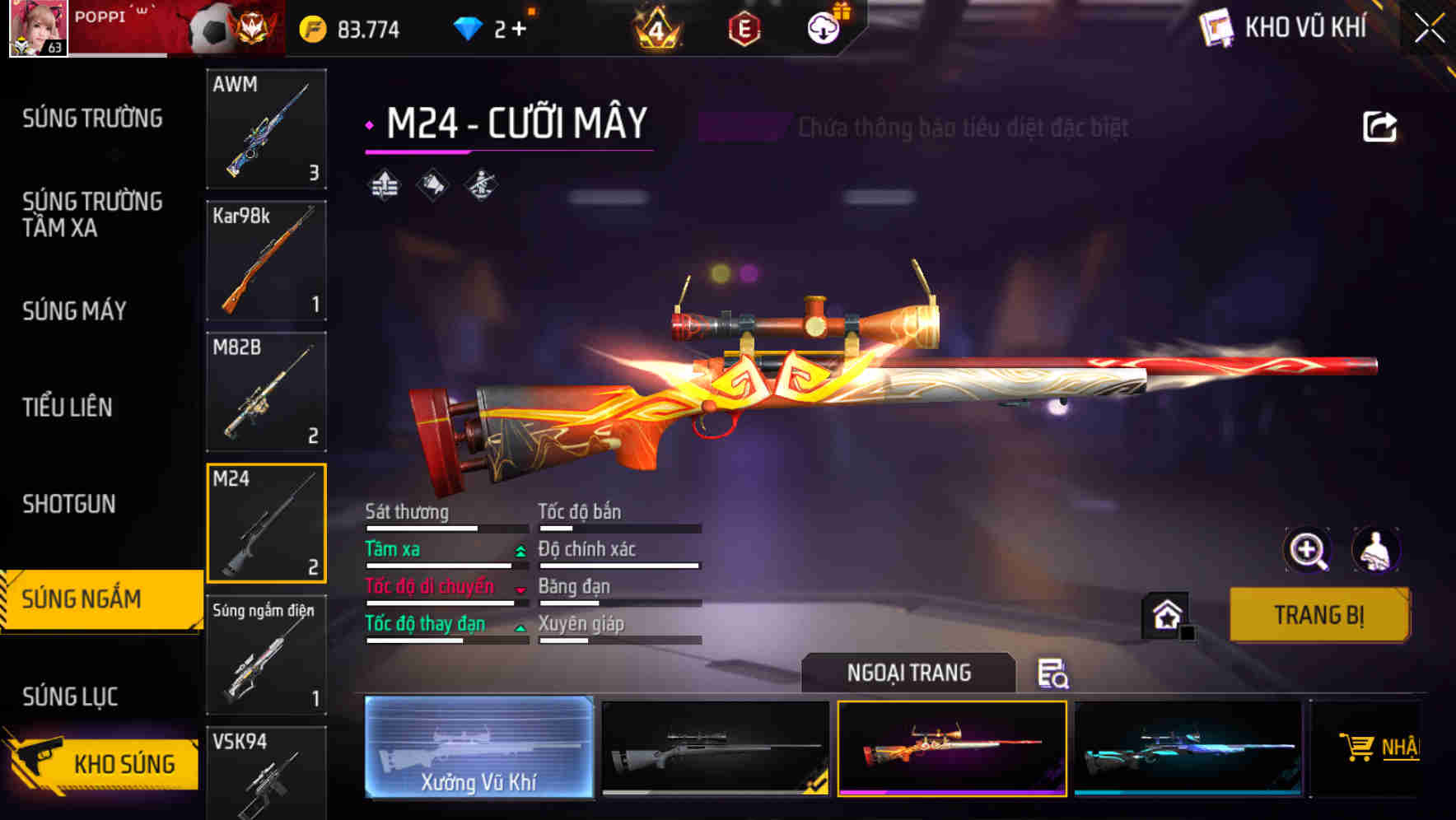
Task: Open the share weapon icon
Action: 1379,123
